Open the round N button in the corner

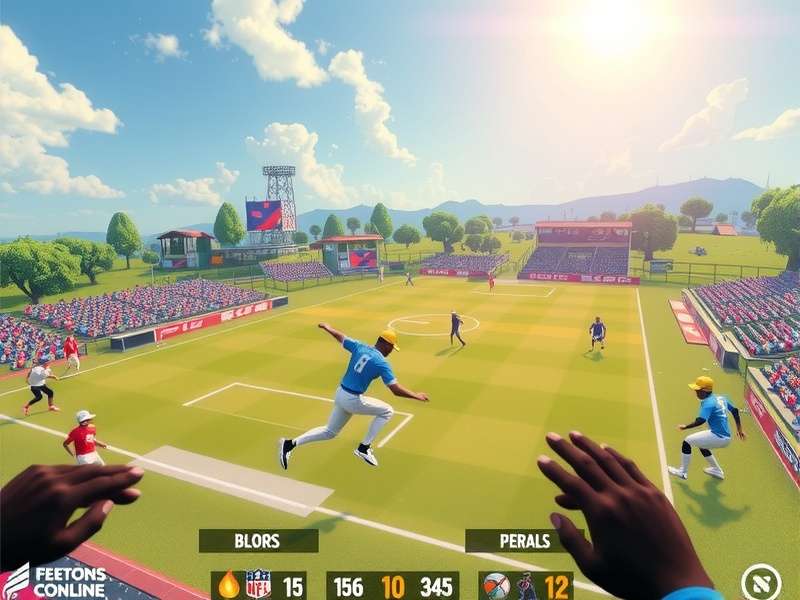click(x=761, y=582)
